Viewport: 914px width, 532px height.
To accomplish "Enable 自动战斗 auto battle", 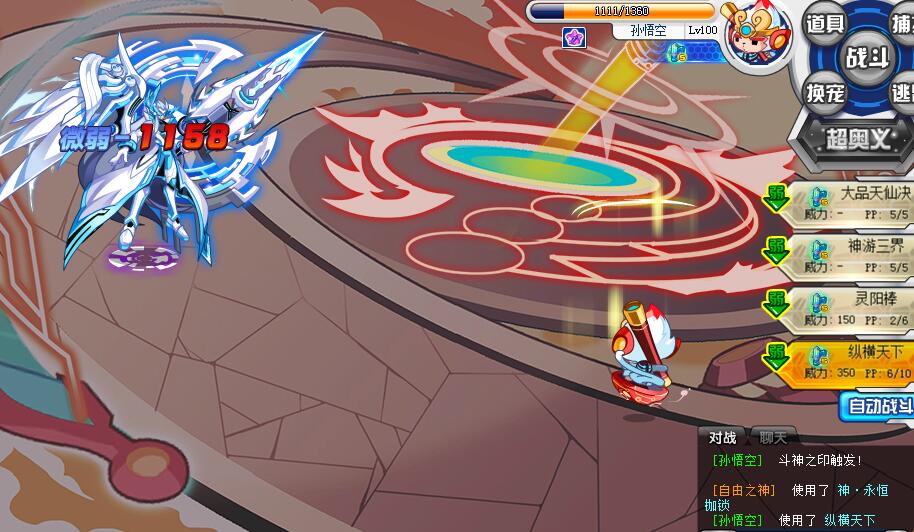I will (x=878, y=405).
